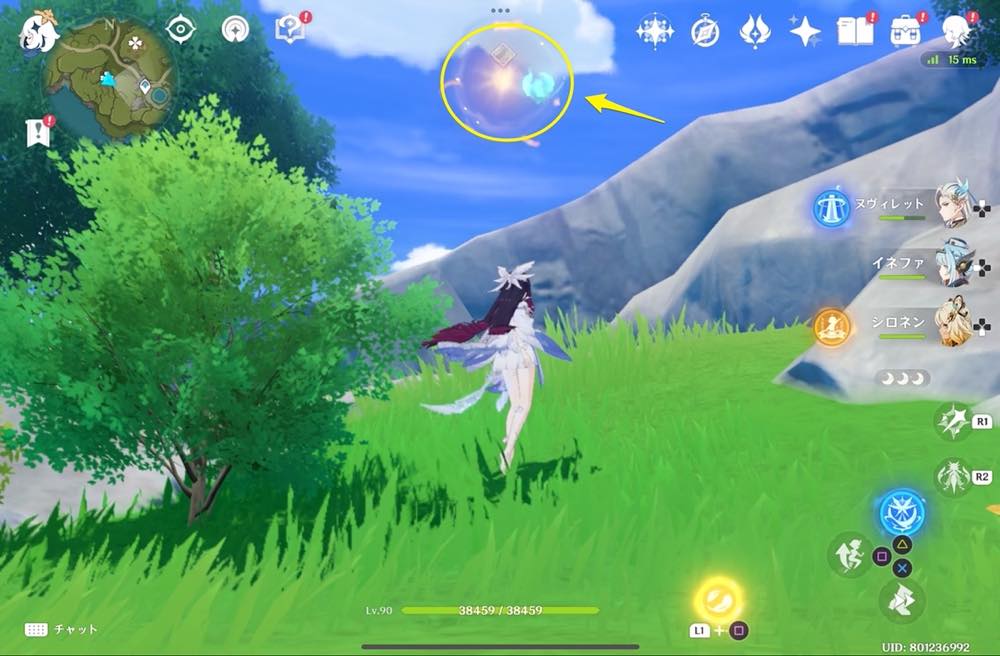1000x656 pixels.
Task: Activate the glowing blue elemental skill
Action: (902, 514)
